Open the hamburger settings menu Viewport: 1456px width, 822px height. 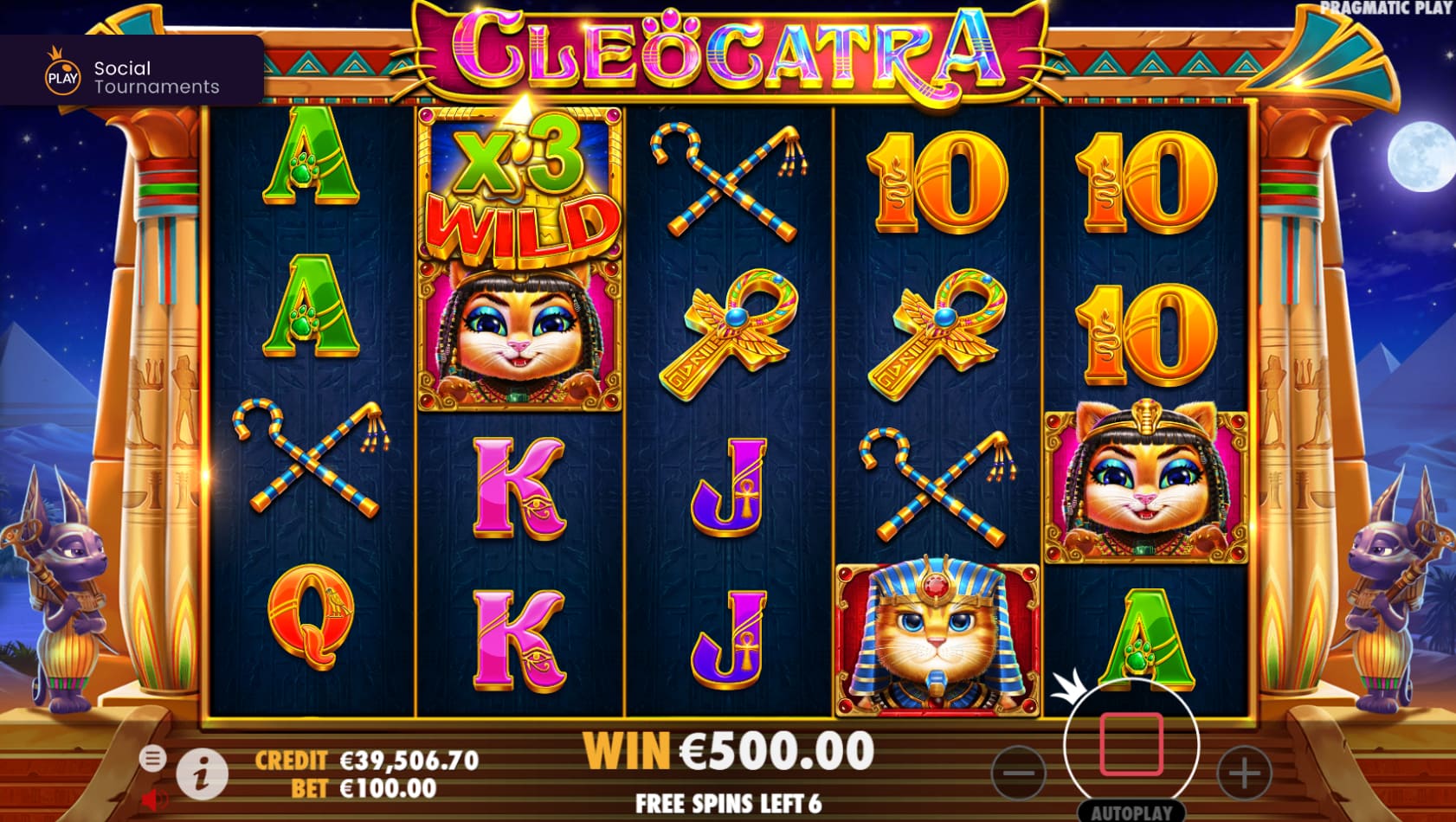pos(152,759)
